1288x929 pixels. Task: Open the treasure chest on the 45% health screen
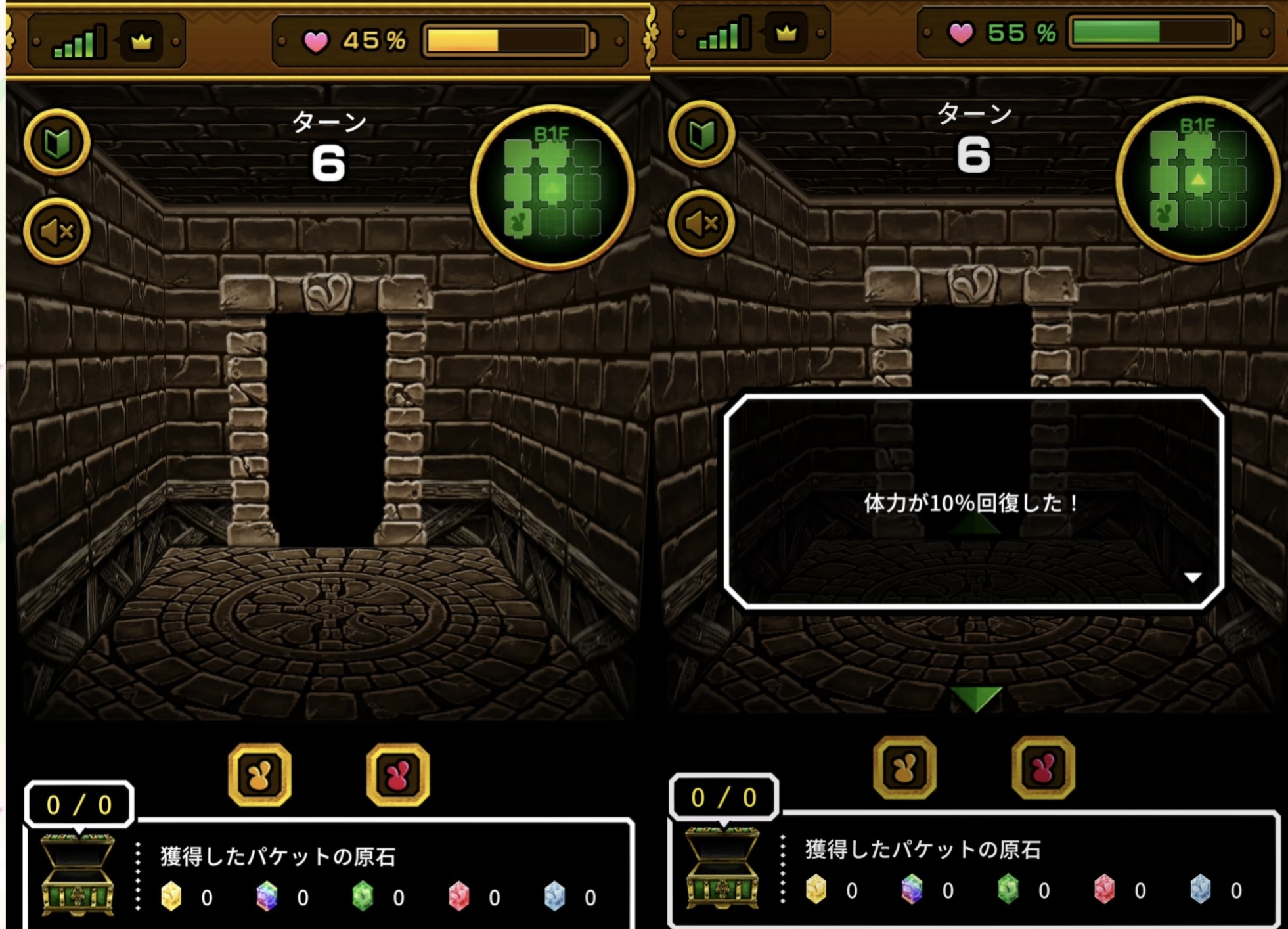(x=78, y=874)
